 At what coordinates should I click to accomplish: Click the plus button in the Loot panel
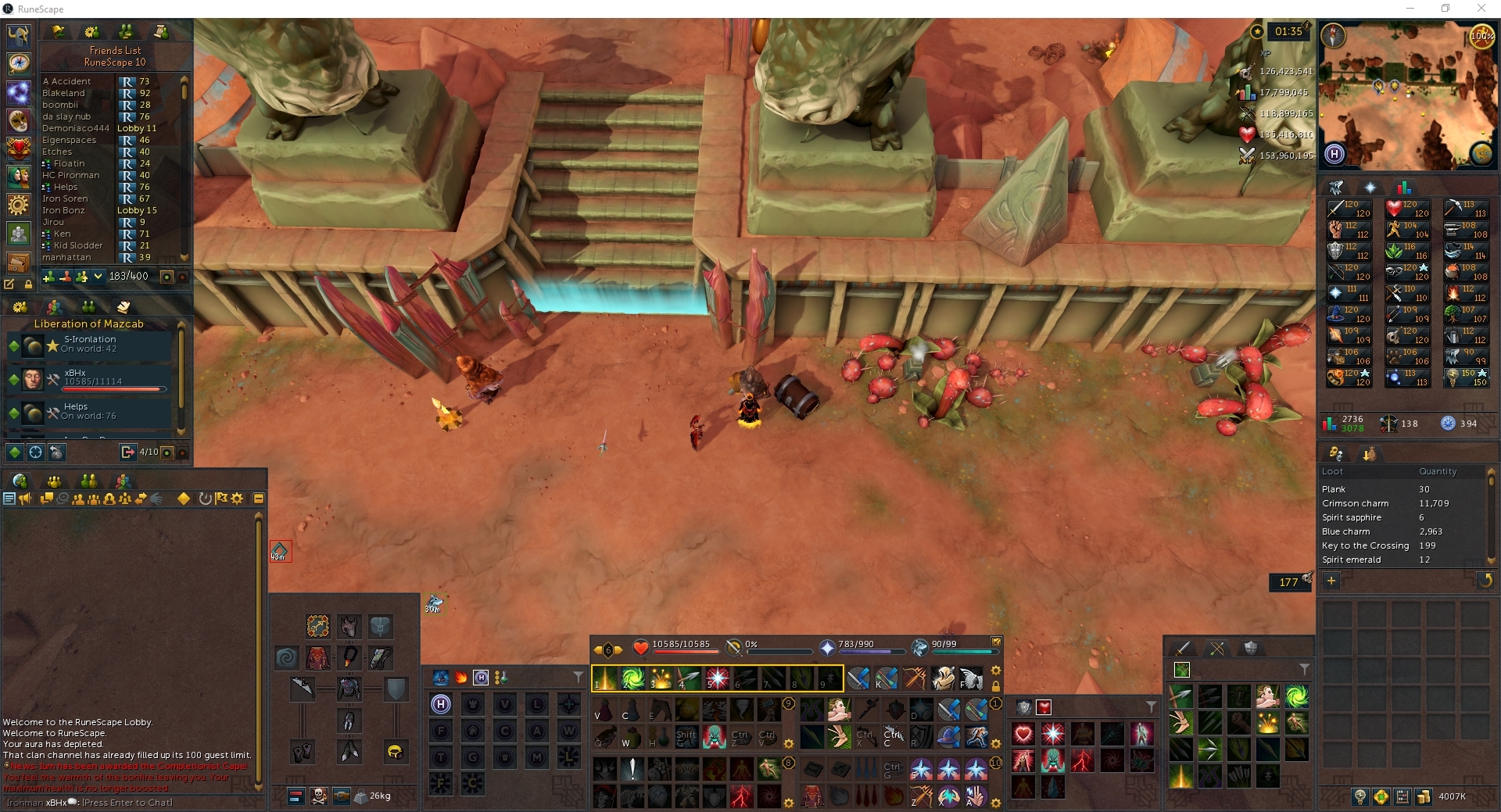click(x=1331, y=581)
